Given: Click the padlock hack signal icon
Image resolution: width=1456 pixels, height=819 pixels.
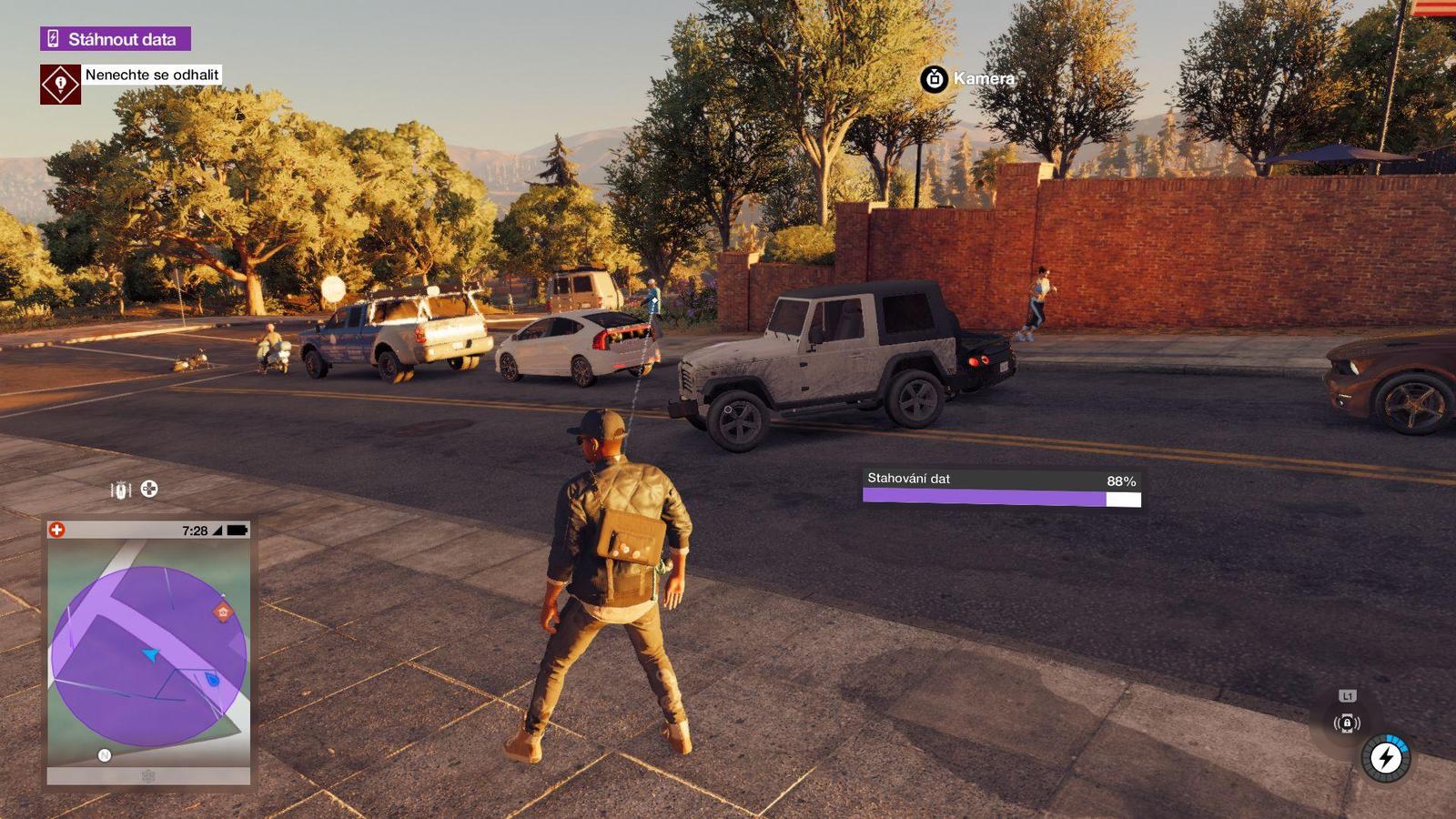Looking at the screenshot, I should (1347, 723).
